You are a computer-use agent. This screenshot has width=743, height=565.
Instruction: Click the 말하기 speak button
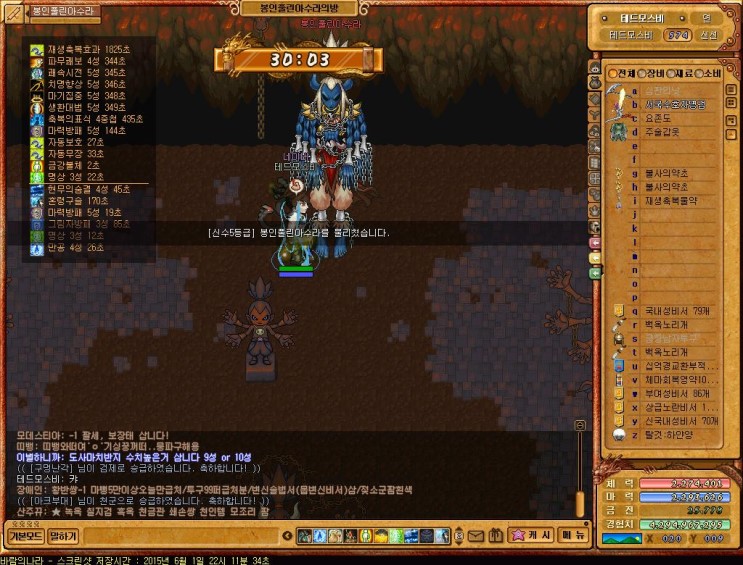click(64, 536)
